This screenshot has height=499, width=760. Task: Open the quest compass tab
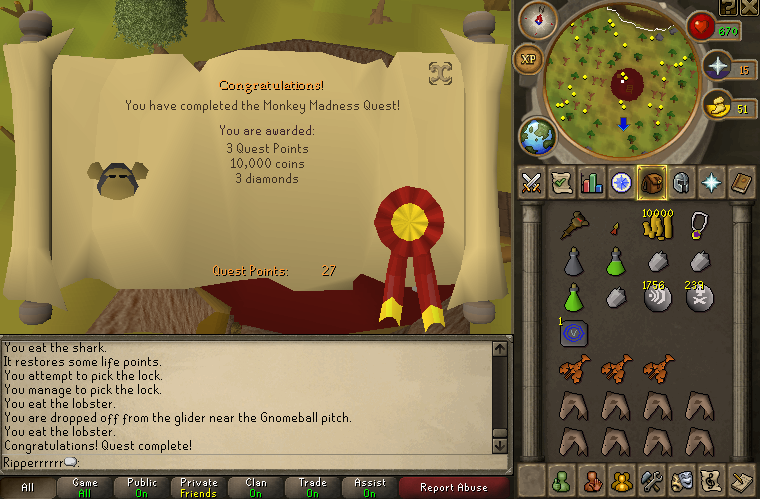[x=621, y=182]
